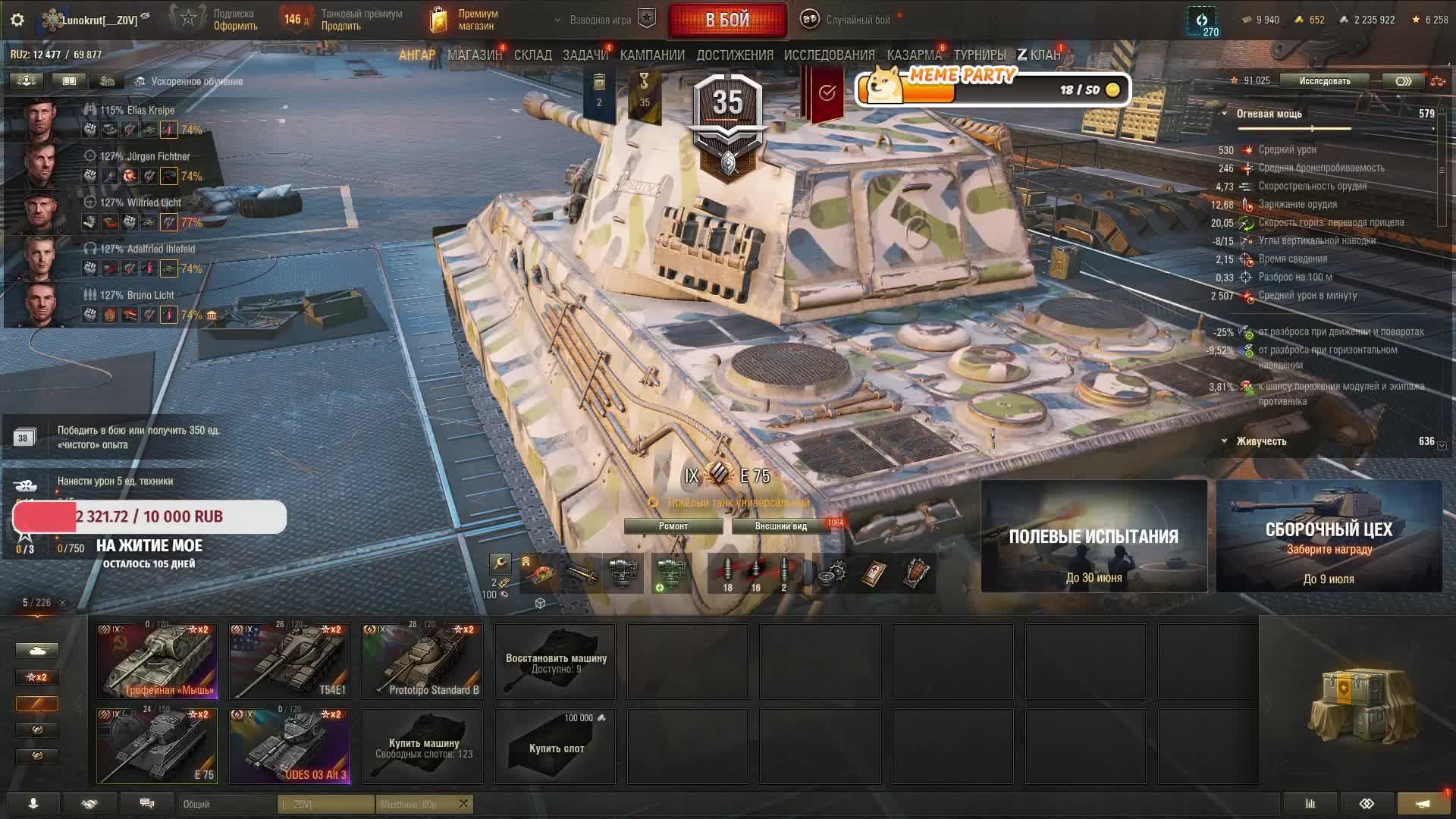Open the СКЛАД tab
The image size is (1456, 819).
(532, 55)
